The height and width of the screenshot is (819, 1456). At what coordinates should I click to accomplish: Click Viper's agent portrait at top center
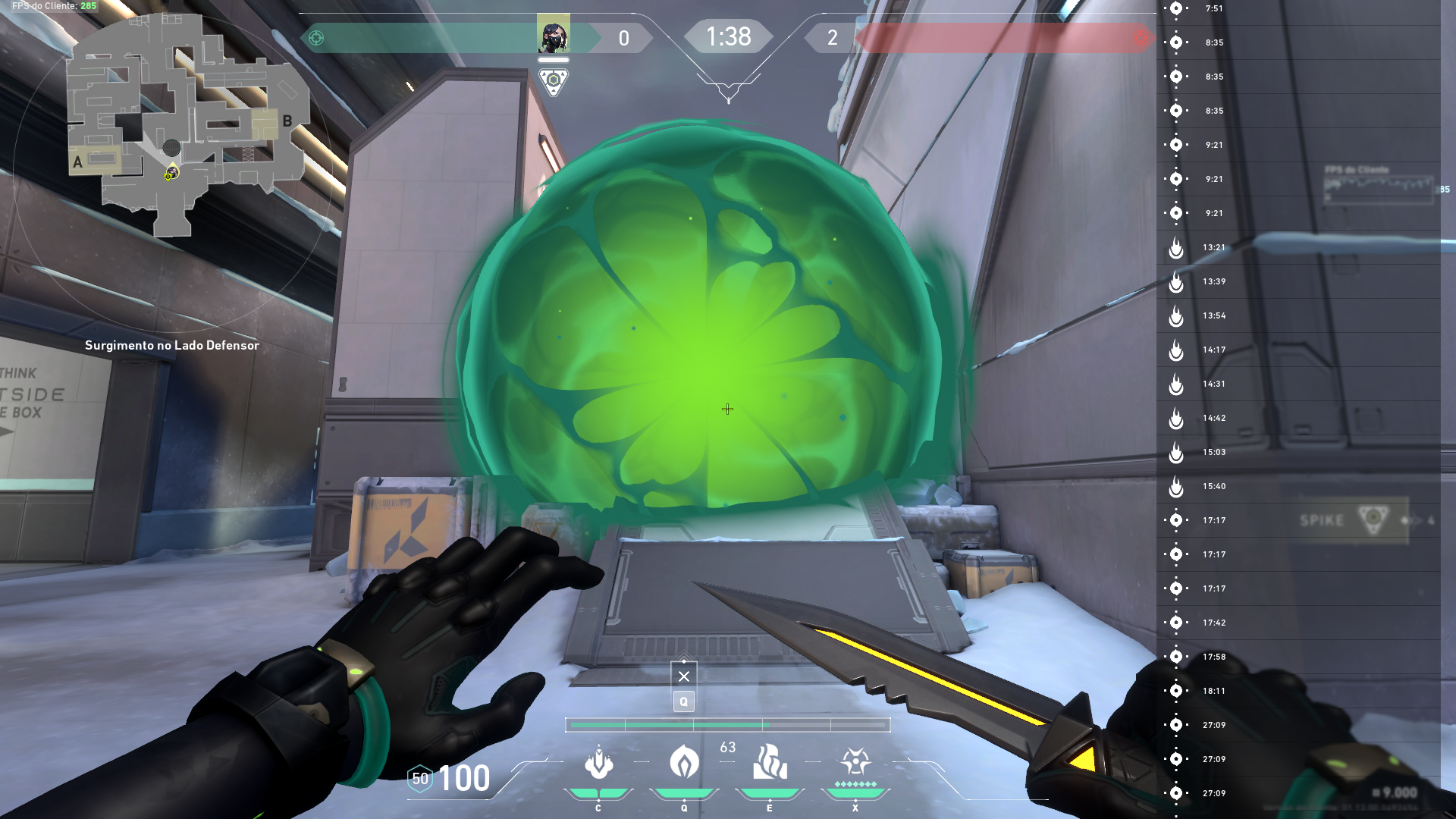tap(554, 34)
